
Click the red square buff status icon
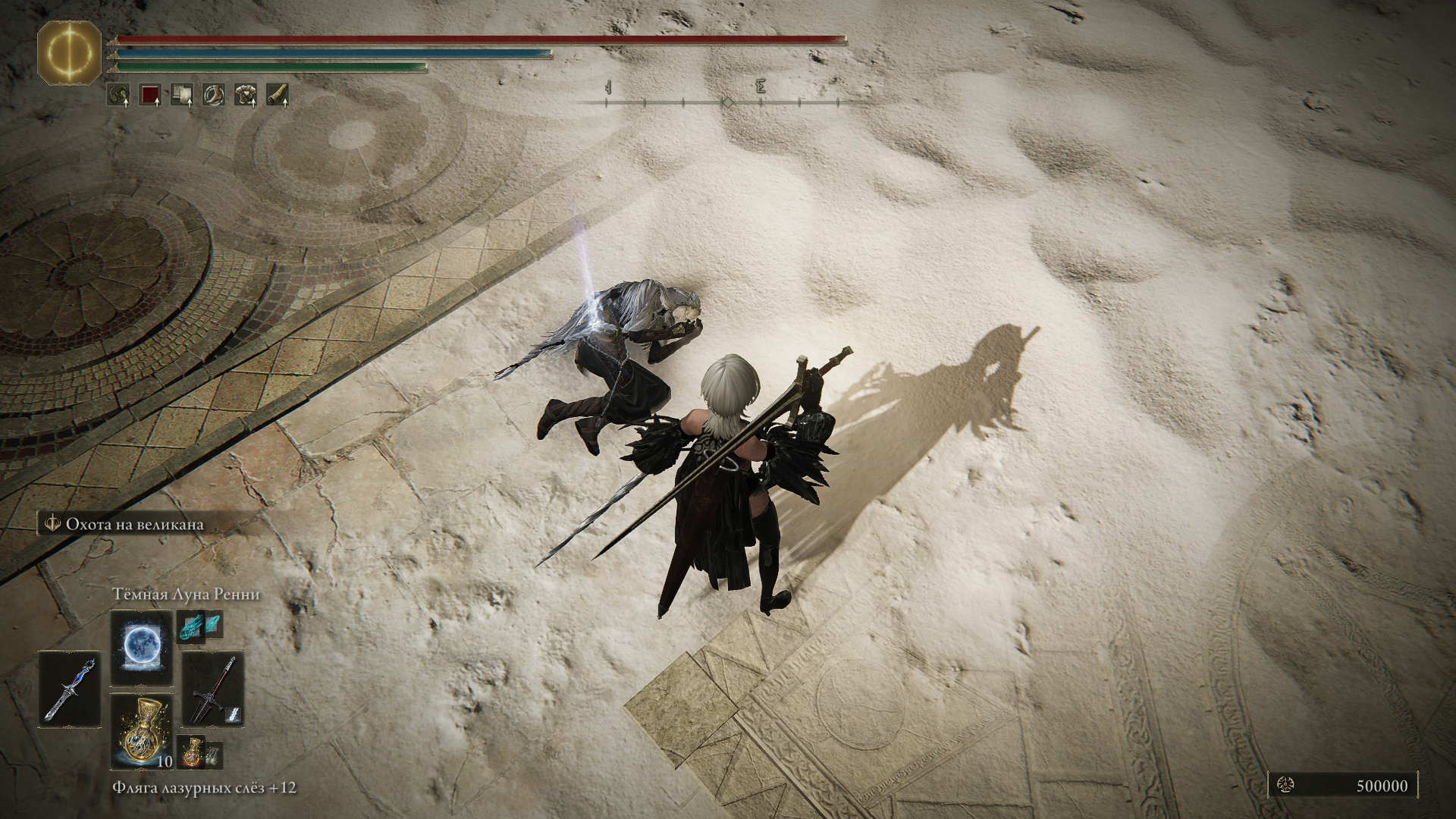pyautogui.click(x=150, y=95)
